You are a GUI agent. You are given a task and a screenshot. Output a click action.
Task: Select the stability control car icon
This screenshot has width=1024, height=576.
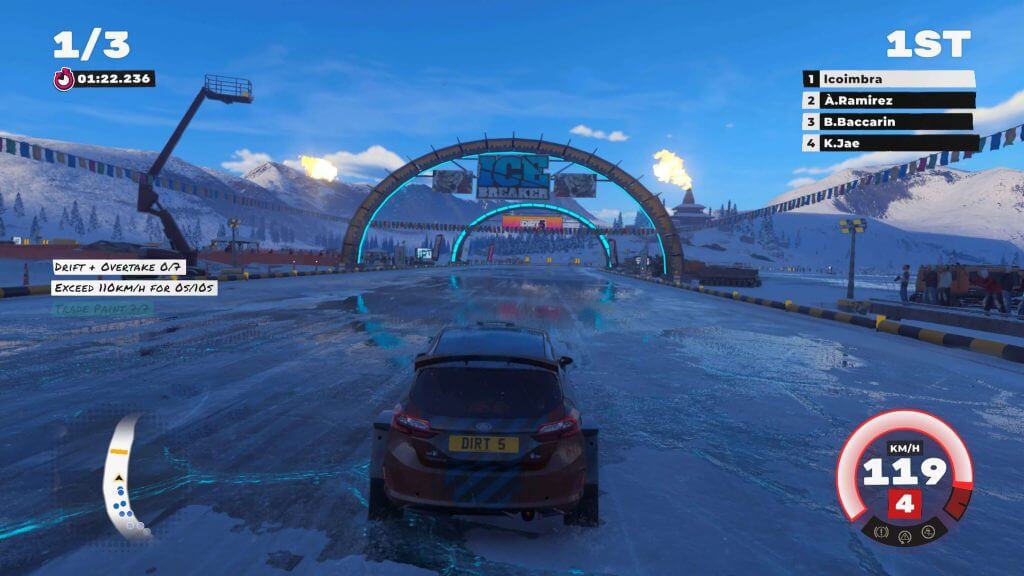927,532
